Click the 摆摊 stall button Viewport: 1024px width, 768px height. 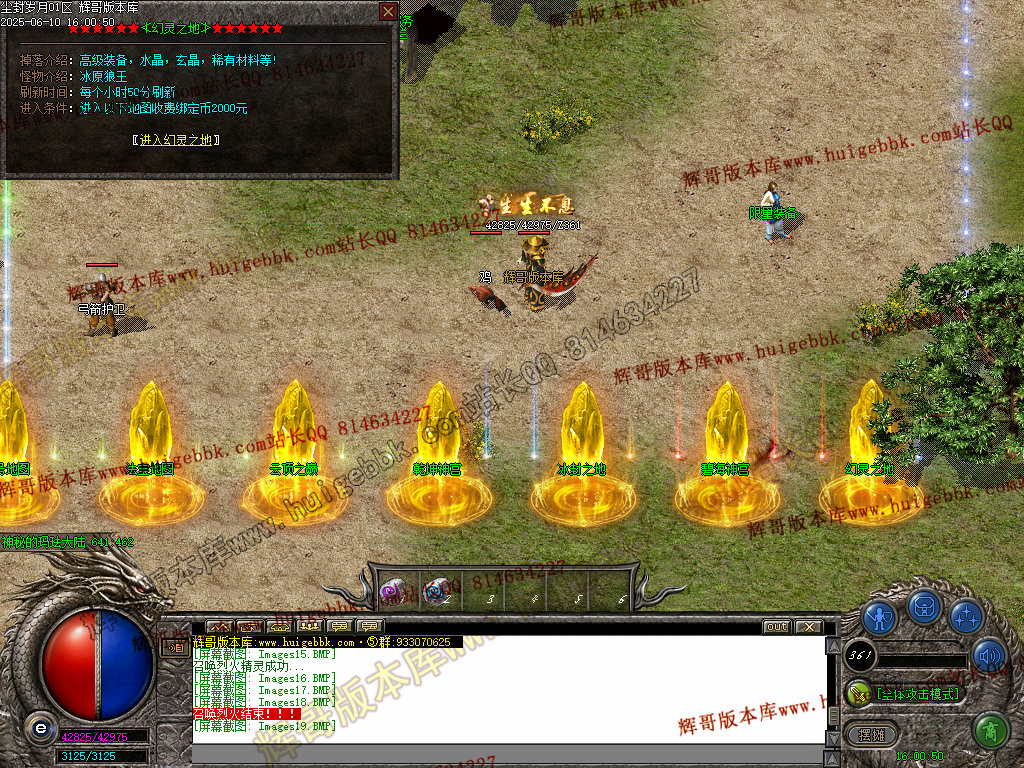click(872, 735)
